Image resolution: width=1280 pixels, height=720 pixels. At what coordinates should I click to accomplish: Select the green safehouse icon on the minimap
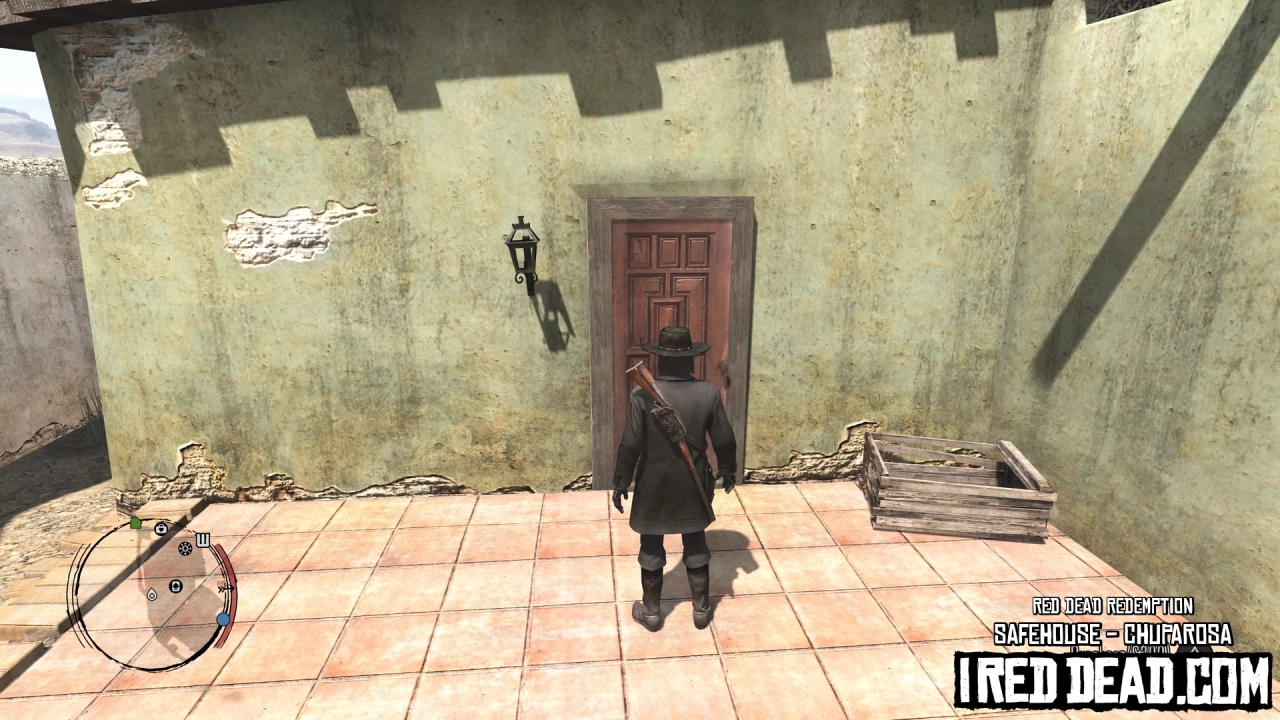135,524
